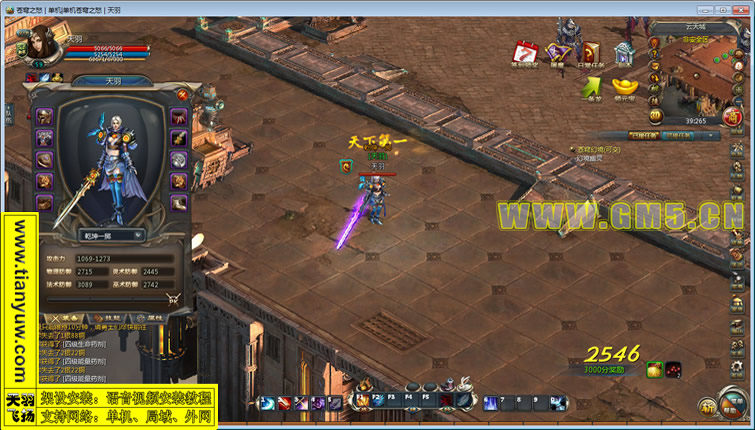Click the golden bag icon beside score

(x=654, y=371)
